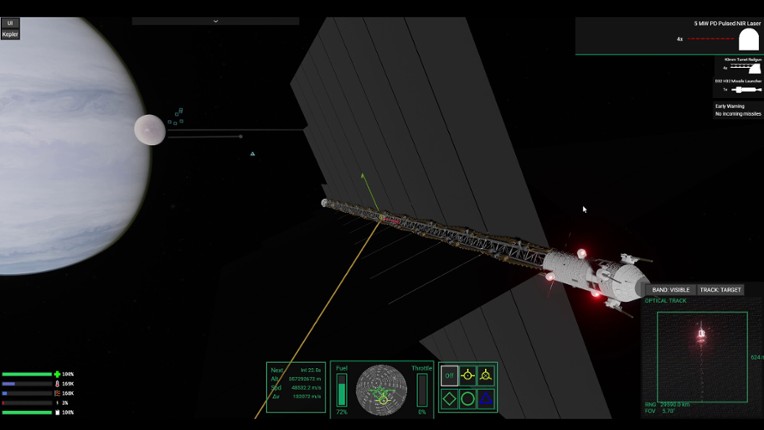Click the Kepler button
The image size is (764, 430).
[x=10, y=34]
